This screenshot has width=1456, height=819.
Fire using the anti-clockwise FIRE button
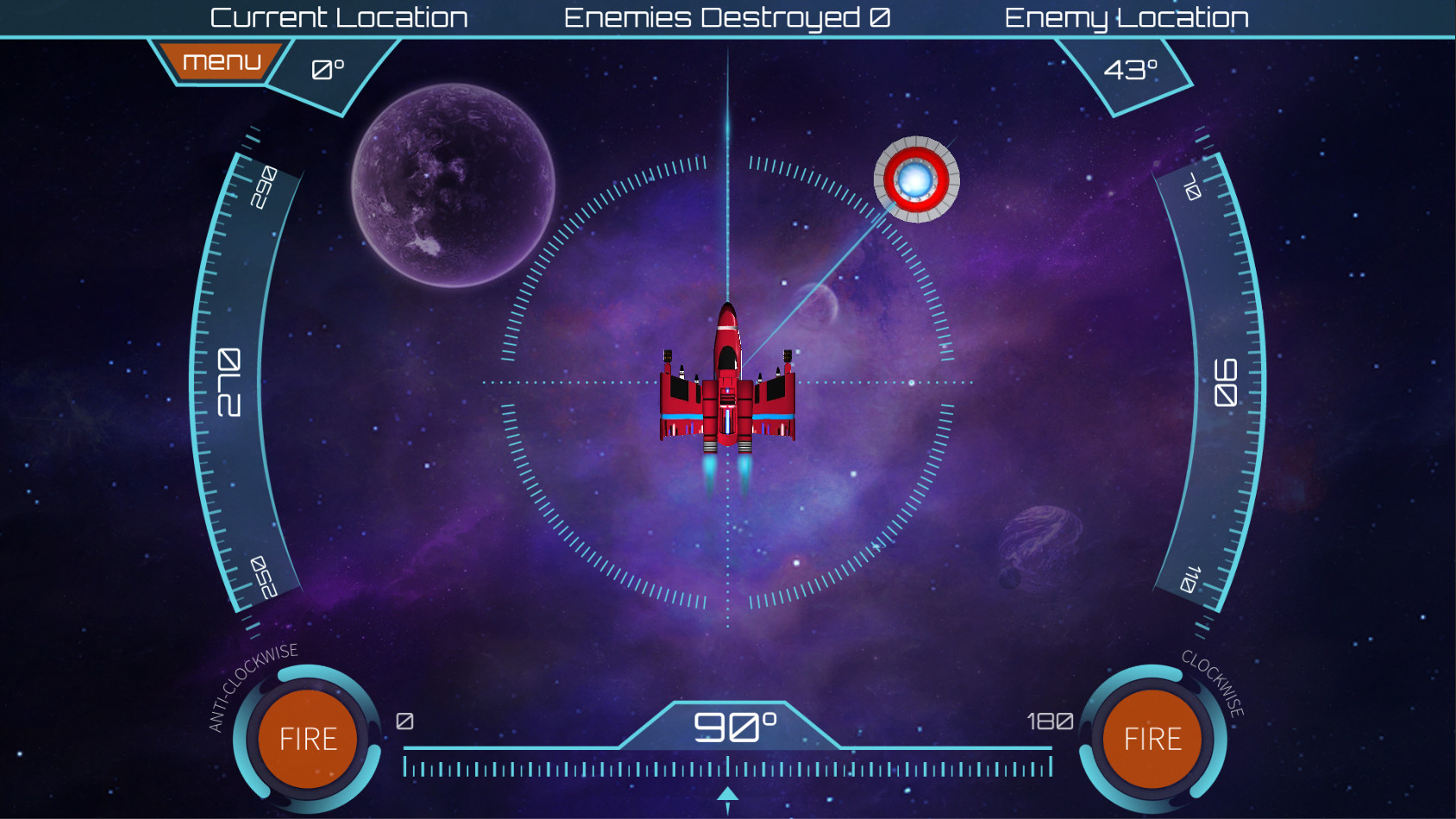[308, 739]
